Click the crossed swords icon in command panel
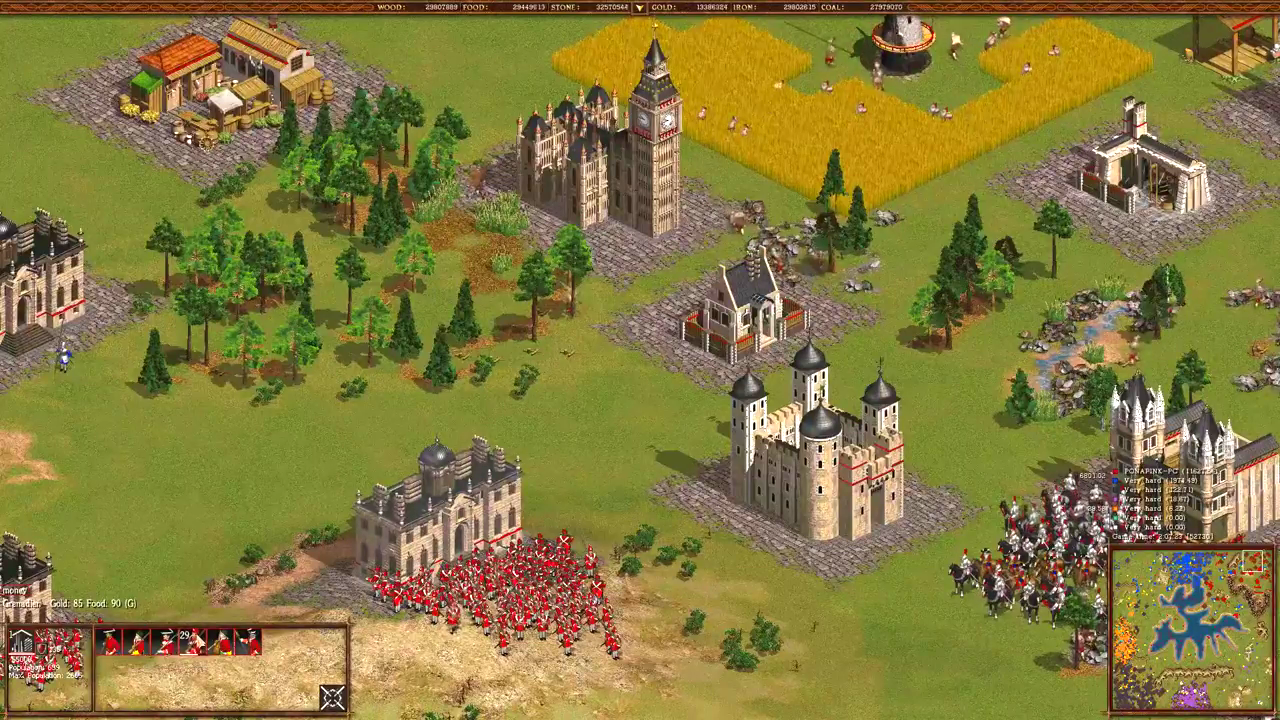 pyautogui.click(x=332, y=697)
